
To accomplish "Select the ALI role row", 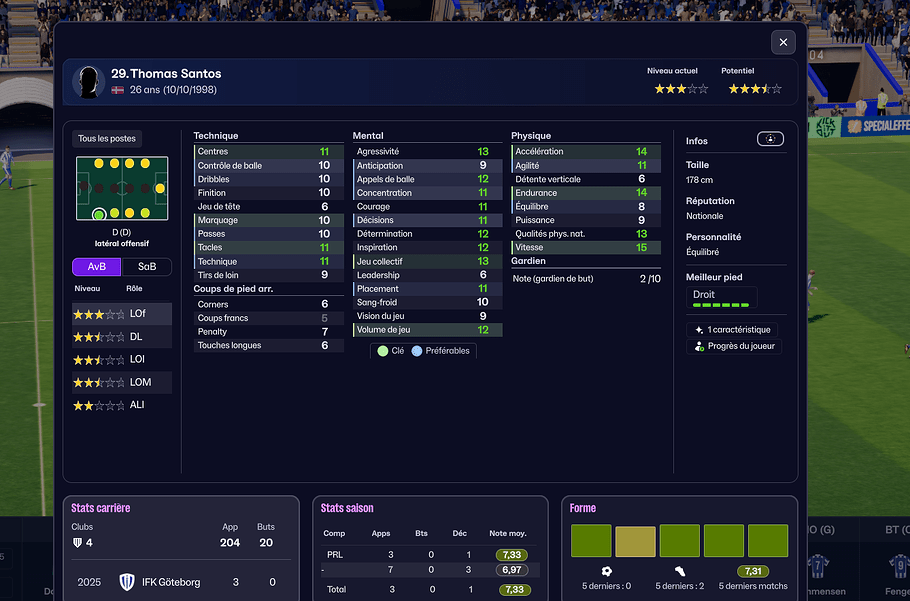I will click(121, 405).
